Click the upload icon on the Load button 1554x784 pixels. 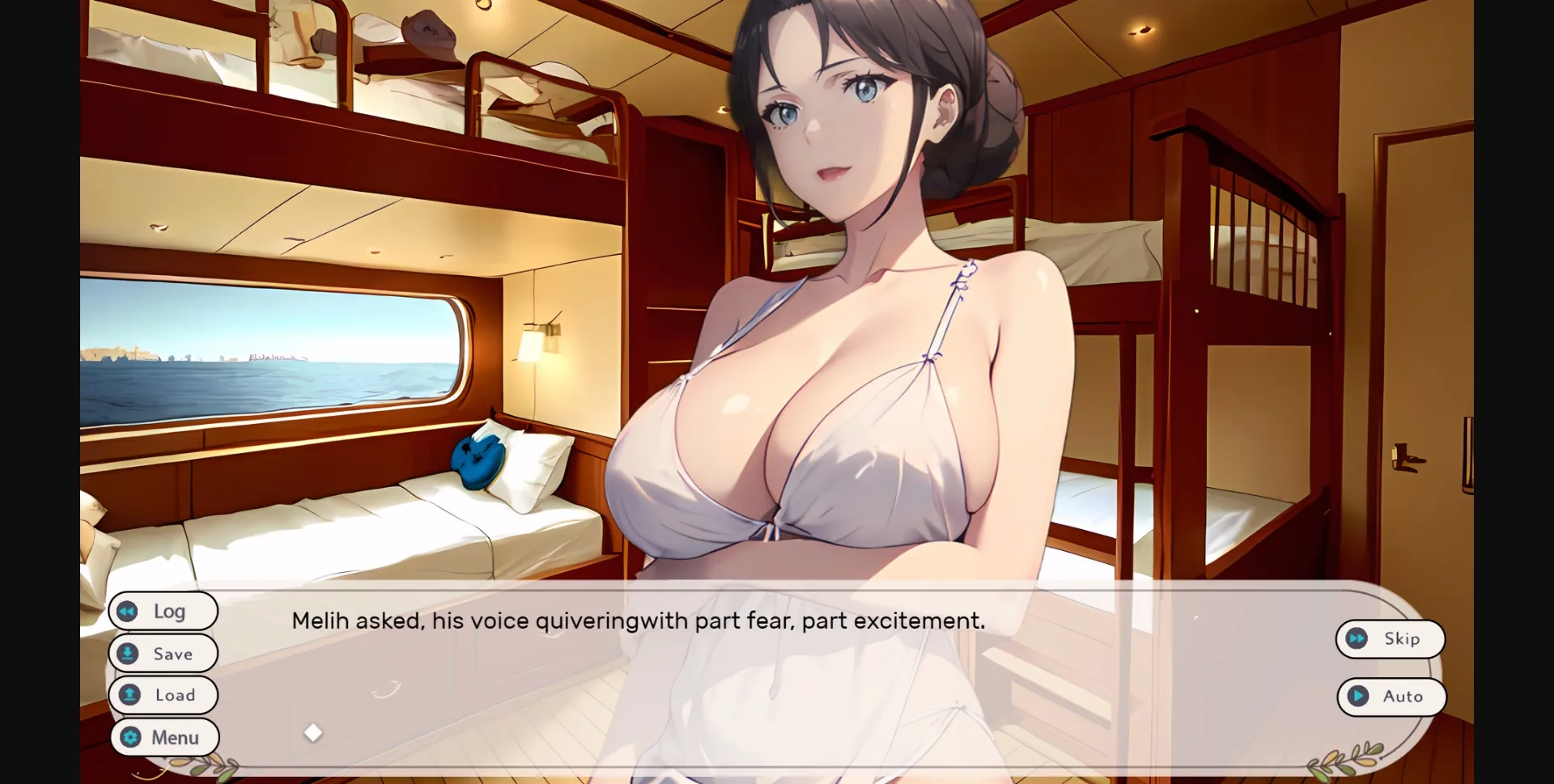coord(129,695)
